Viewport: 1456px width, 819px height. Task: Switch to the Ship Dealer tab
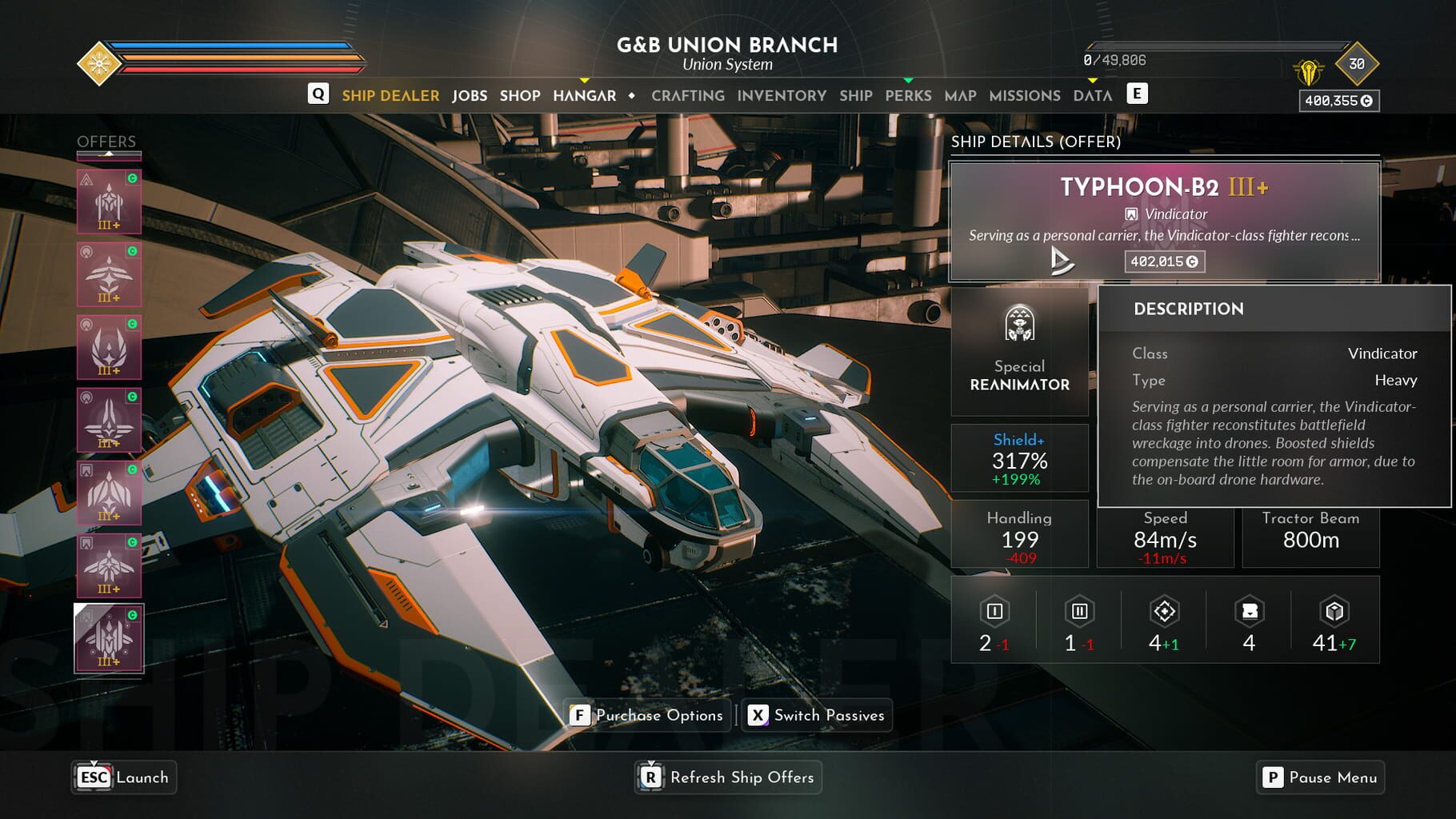click(x=390, y=95)
